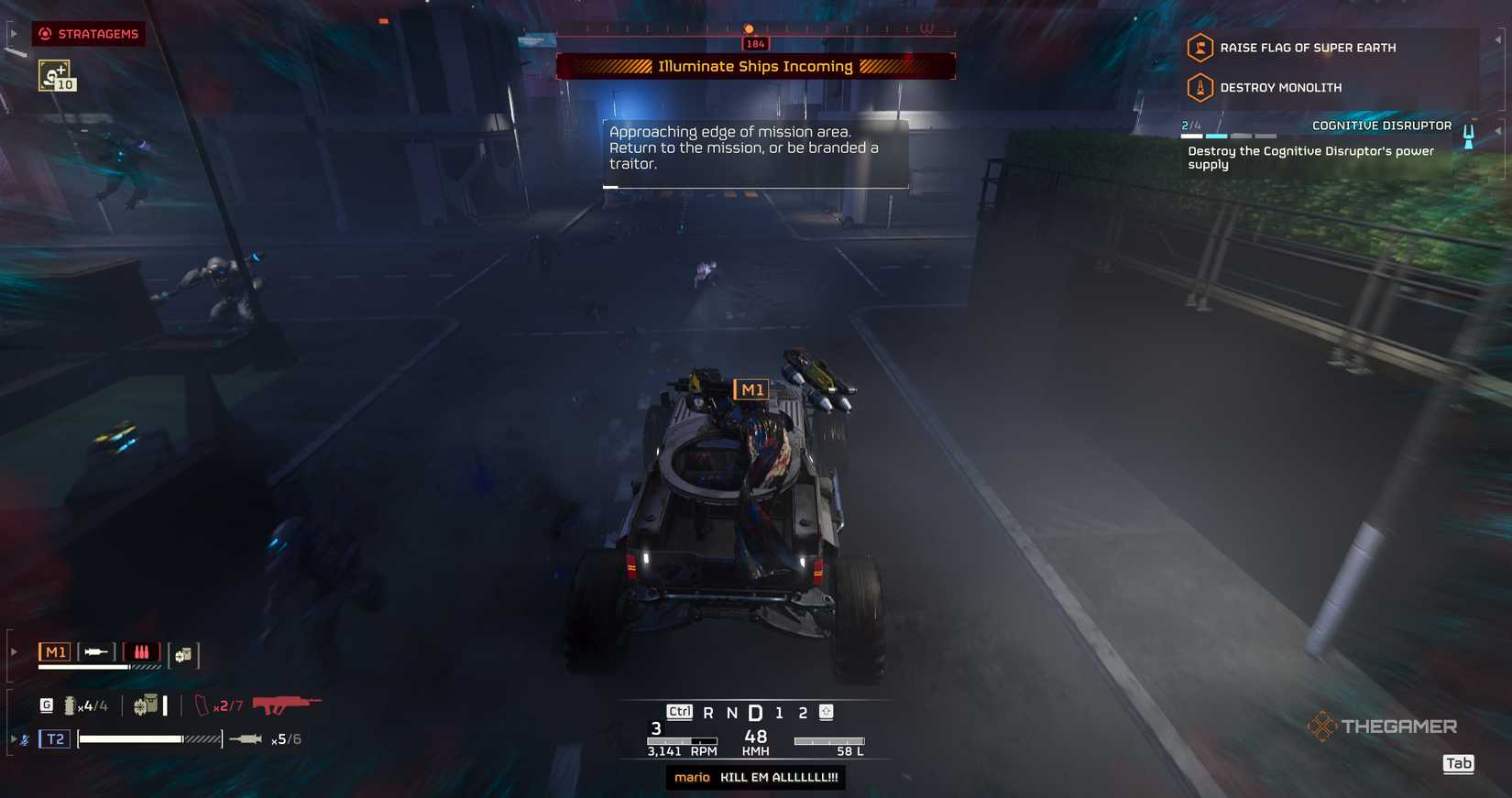Toggle the handbrake icon next to gear indicator
1512x798 pixels.
tap(827, 711)
